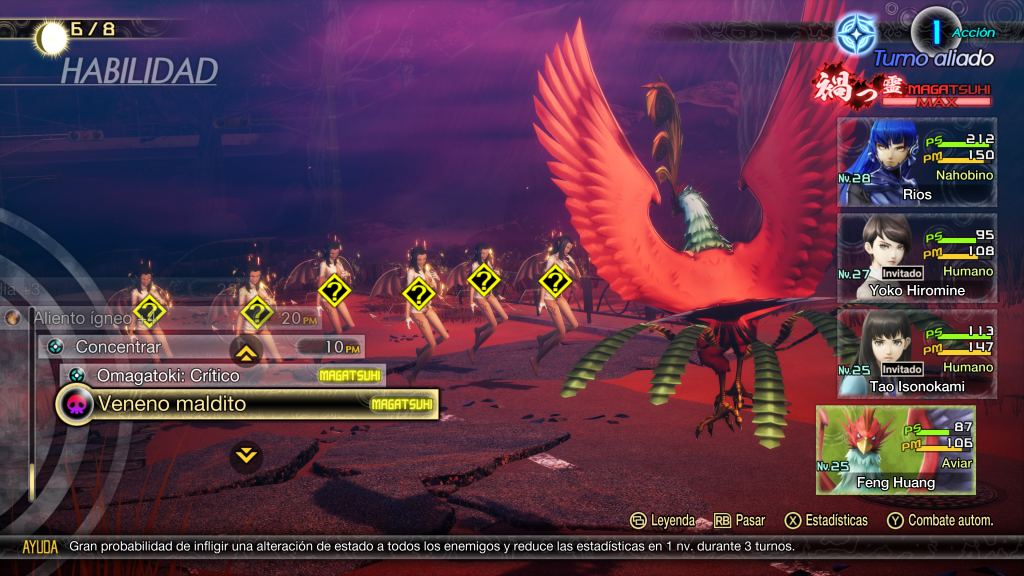Choose Pasar to skip the turn
This screenshot has height=576, width=1024.
[x=740, y=520]
